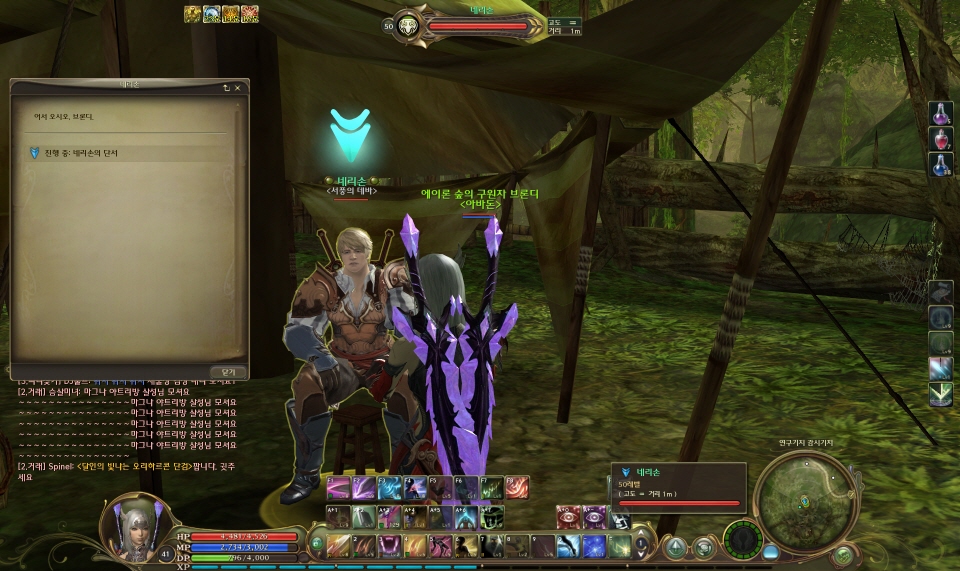Drink the red health potion
Screen dimensions: 960x571
point(941,139)
